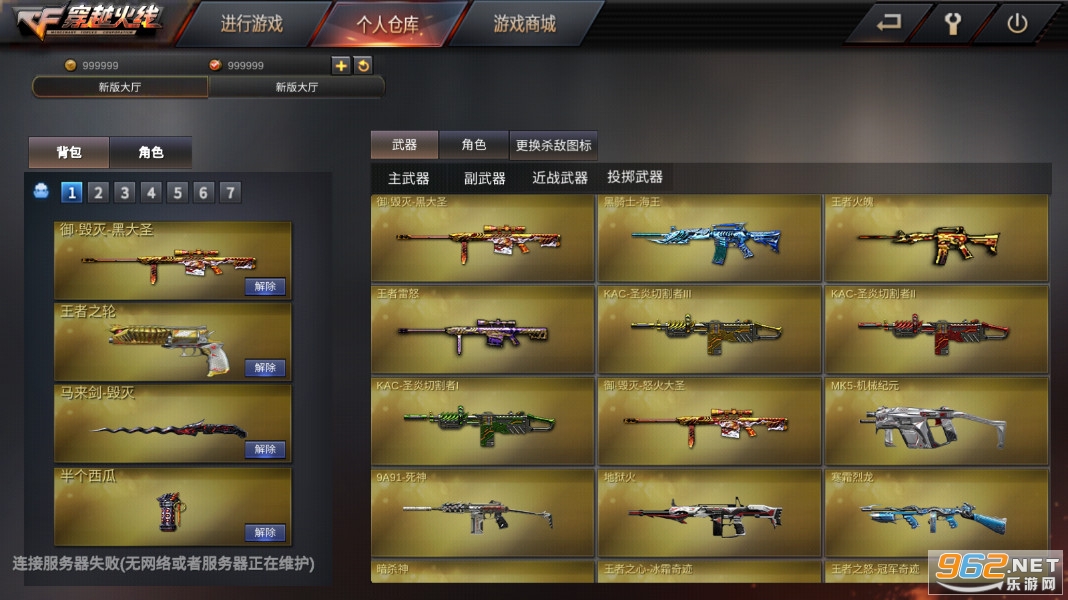This screenshot has width=1068, height=600.
Task: Refresh currency with the circular arrow button
Action: 364,65
